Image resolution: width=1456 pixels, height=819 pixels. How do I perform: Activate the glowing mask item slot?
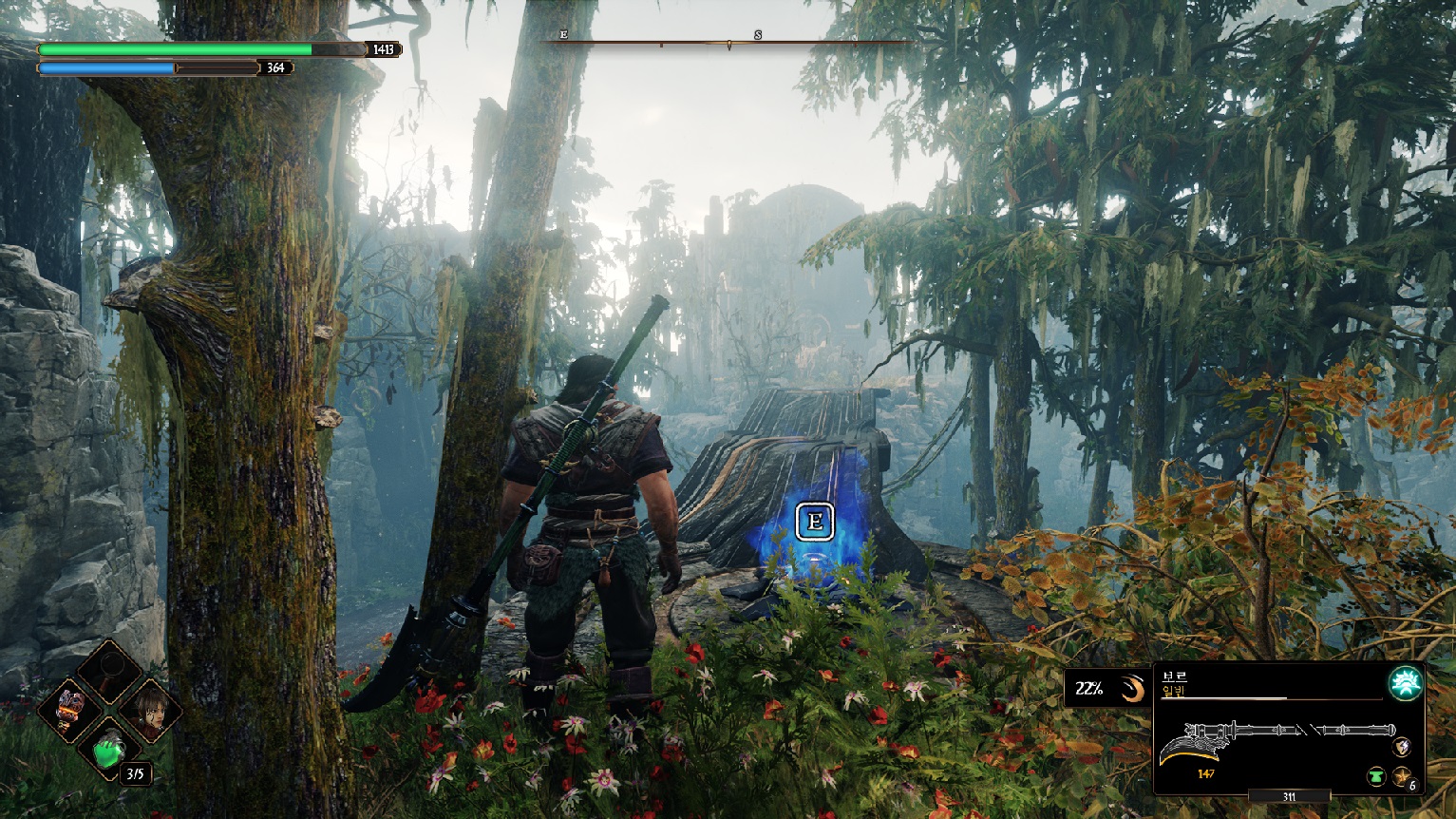point(71,710)
